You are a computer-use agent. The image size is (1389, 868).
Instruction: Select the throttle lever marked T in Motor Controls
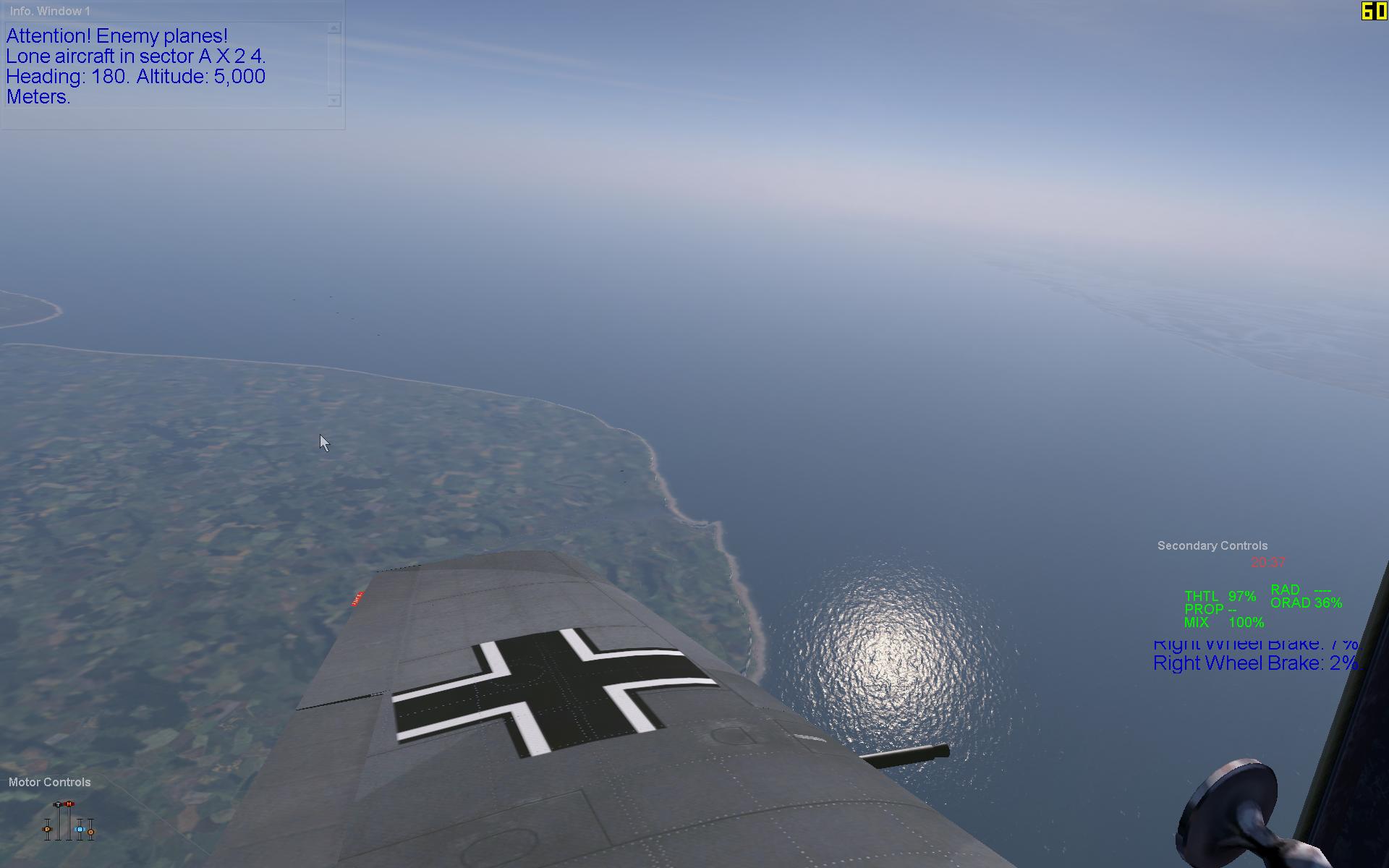coord(58,804)
